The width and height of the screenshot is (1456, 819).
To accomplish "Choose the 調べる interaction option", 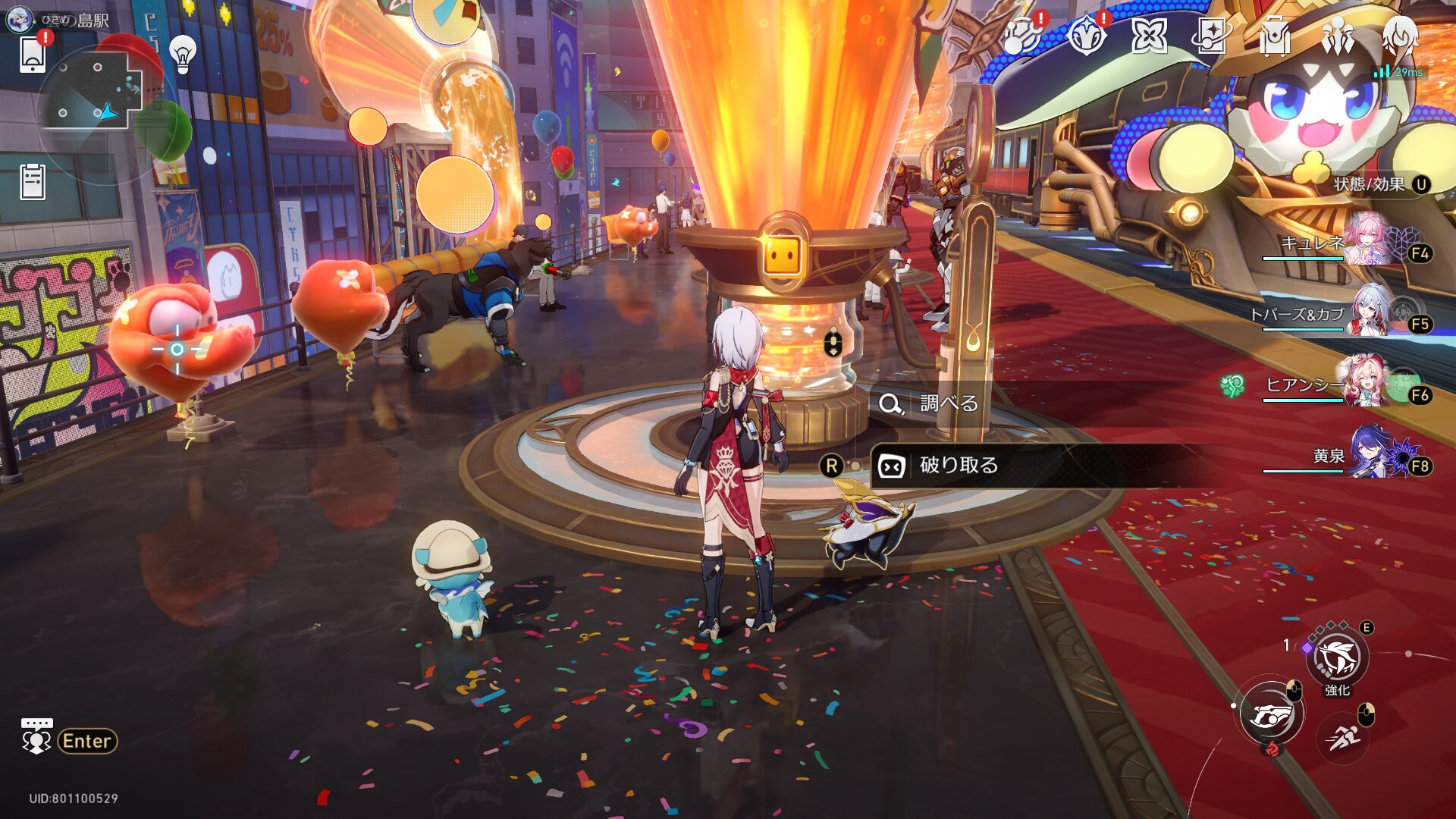I will 948,403.
